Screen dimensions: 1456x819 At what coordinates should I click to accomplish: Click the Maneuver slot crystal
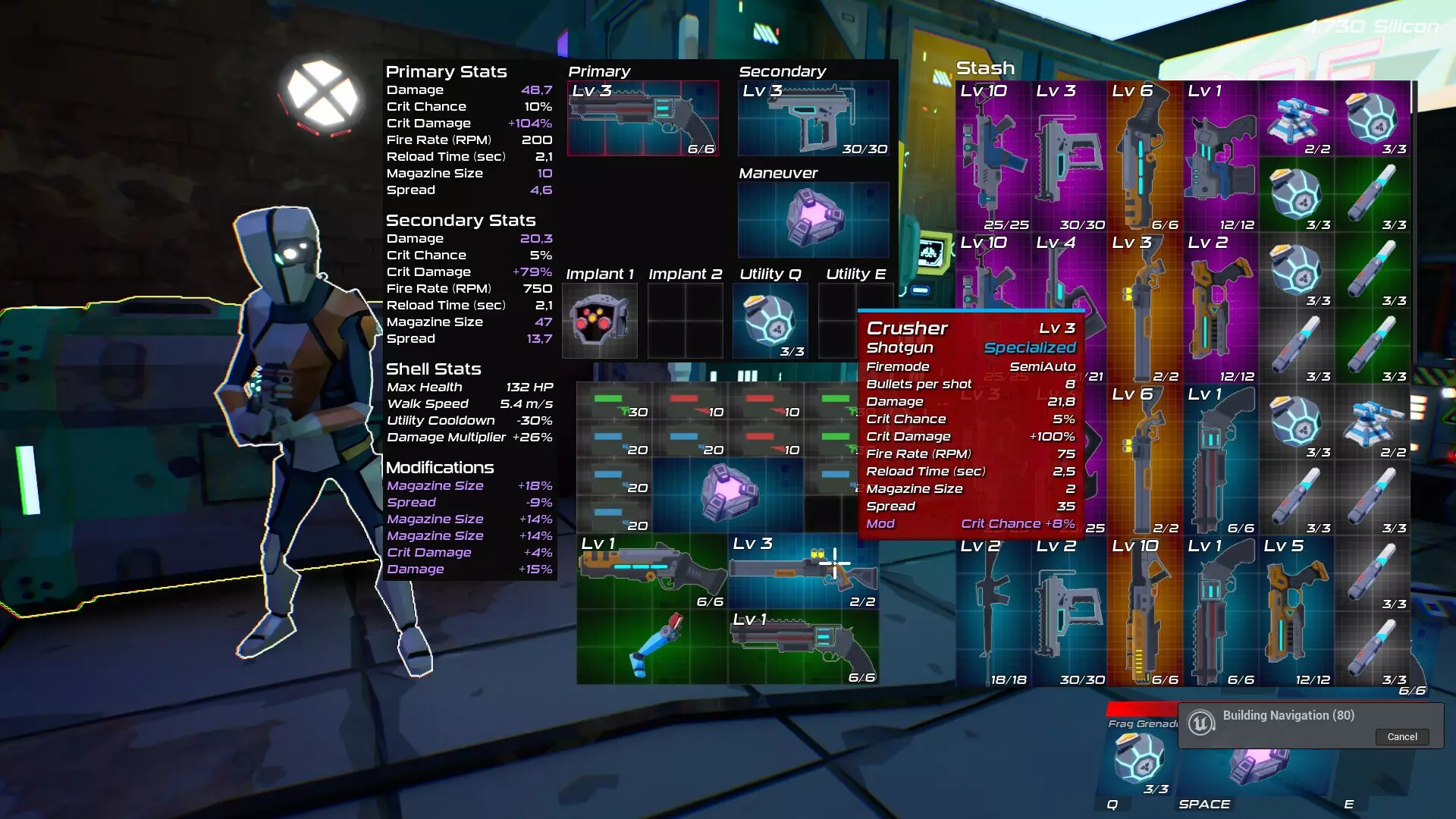click(813, 219)
